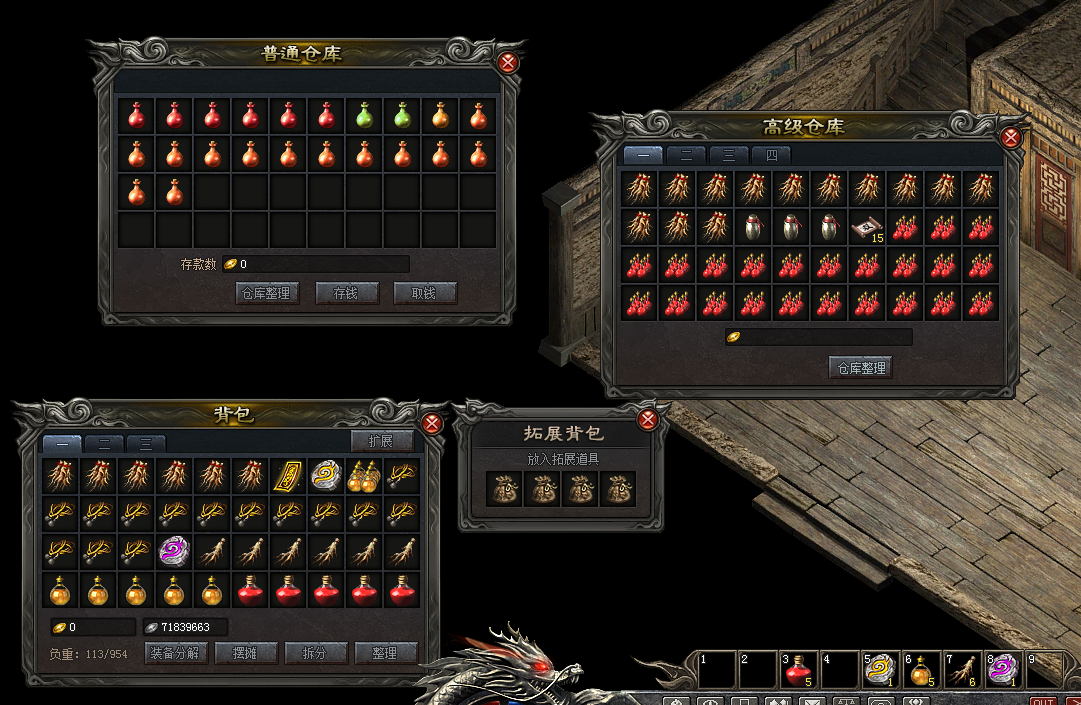Close the 拓展背包 panel
Screen dimensions: 1081x705
tap(648, 418)
